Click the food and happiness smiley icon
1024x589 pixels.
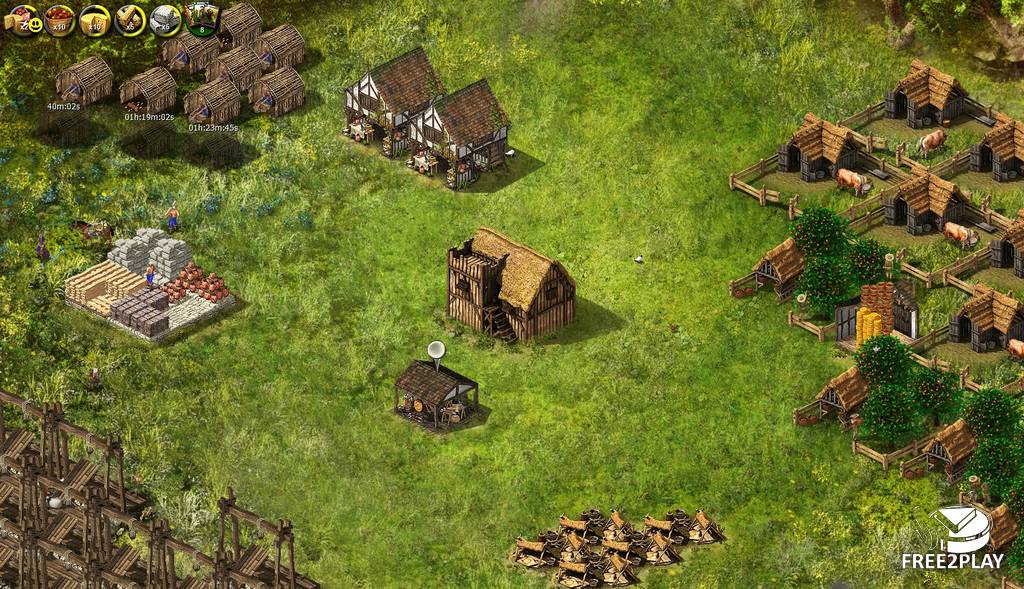[x=24, y=18]
